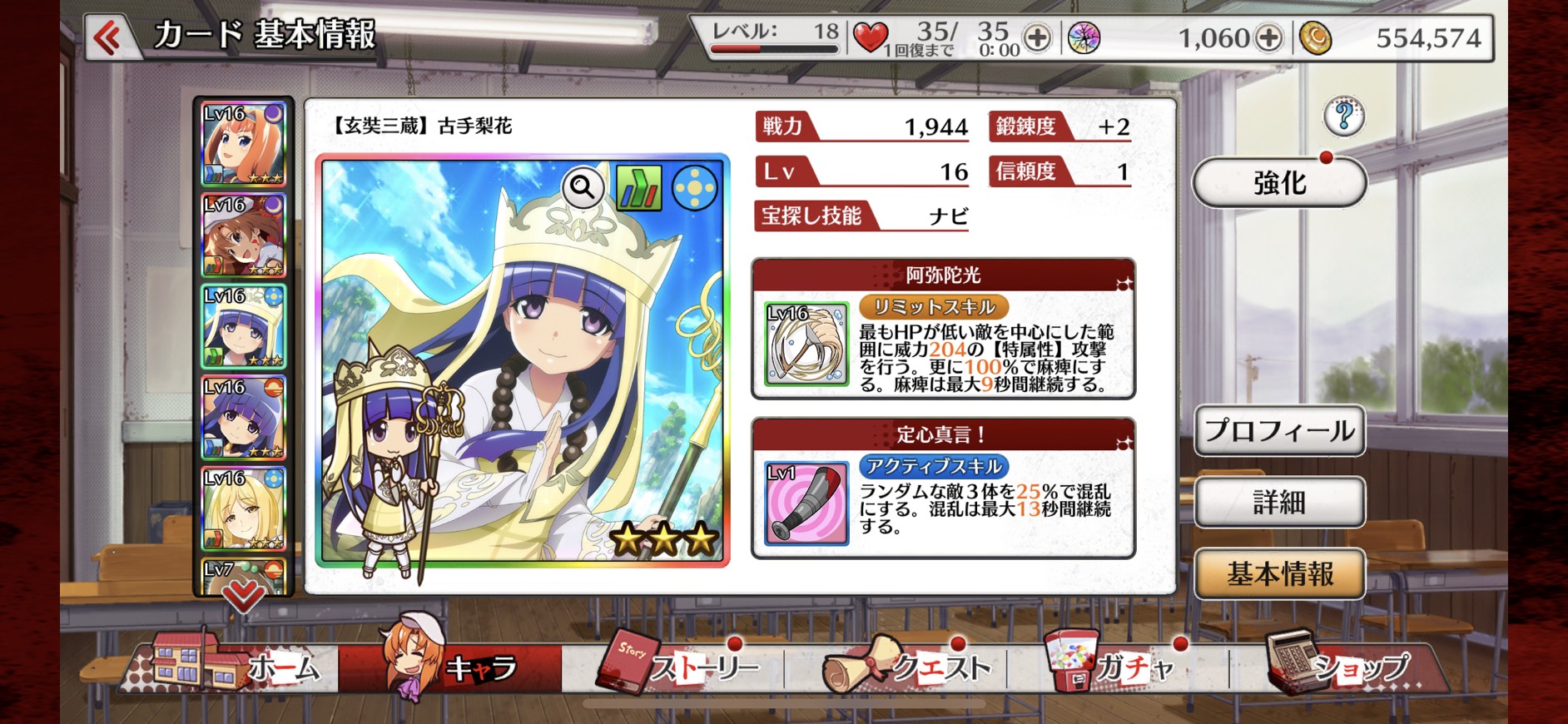1568x724 pixels.
Task: Switch to the 詳細 details tab
Action: 1279,502
